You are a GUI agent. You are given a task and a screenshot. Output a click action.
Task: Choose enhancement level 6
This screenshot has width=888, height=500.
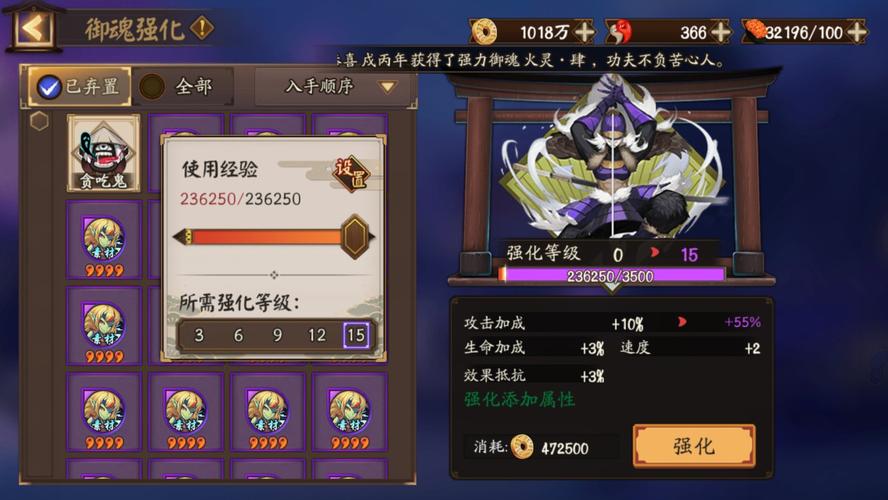click(x=238, y=335)
